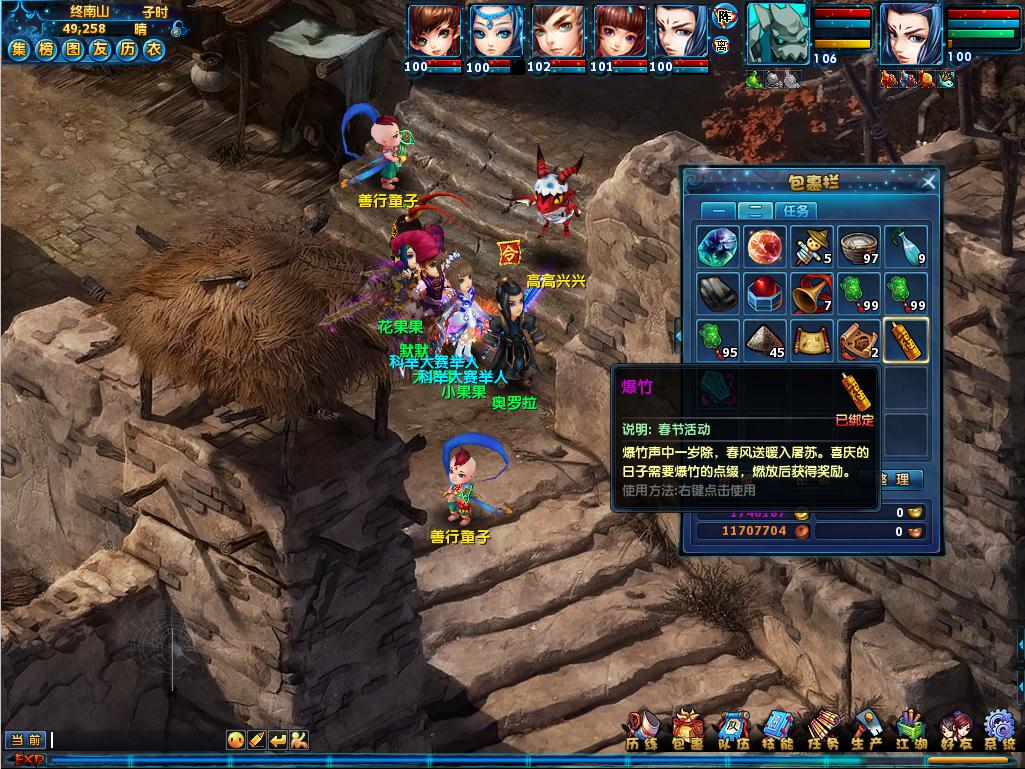Select the firecracker (爆竹) item slot

[x=907, y=341]
